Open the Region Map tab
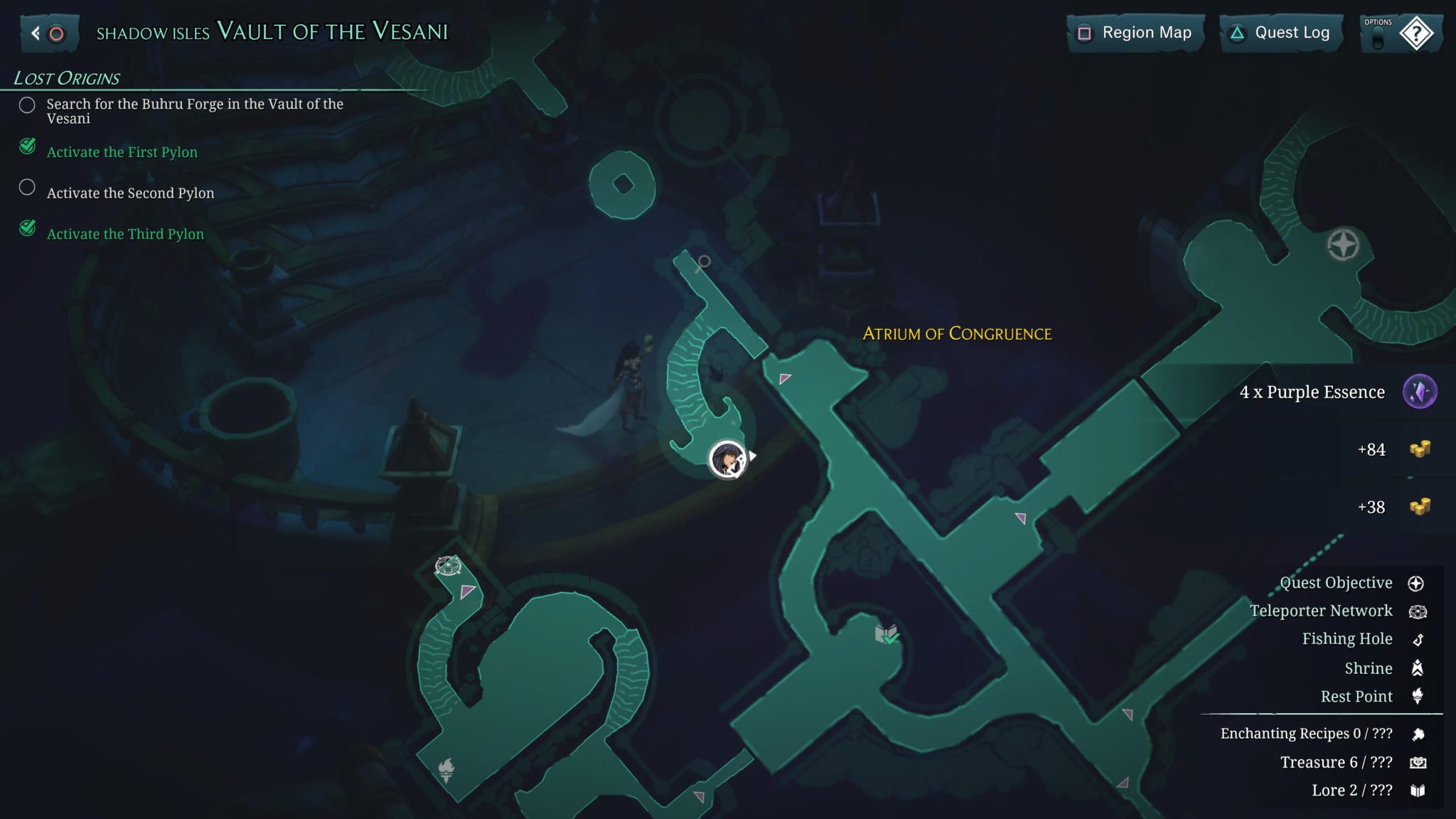This screenshot has height=819, width=1456. (1135, 32)
